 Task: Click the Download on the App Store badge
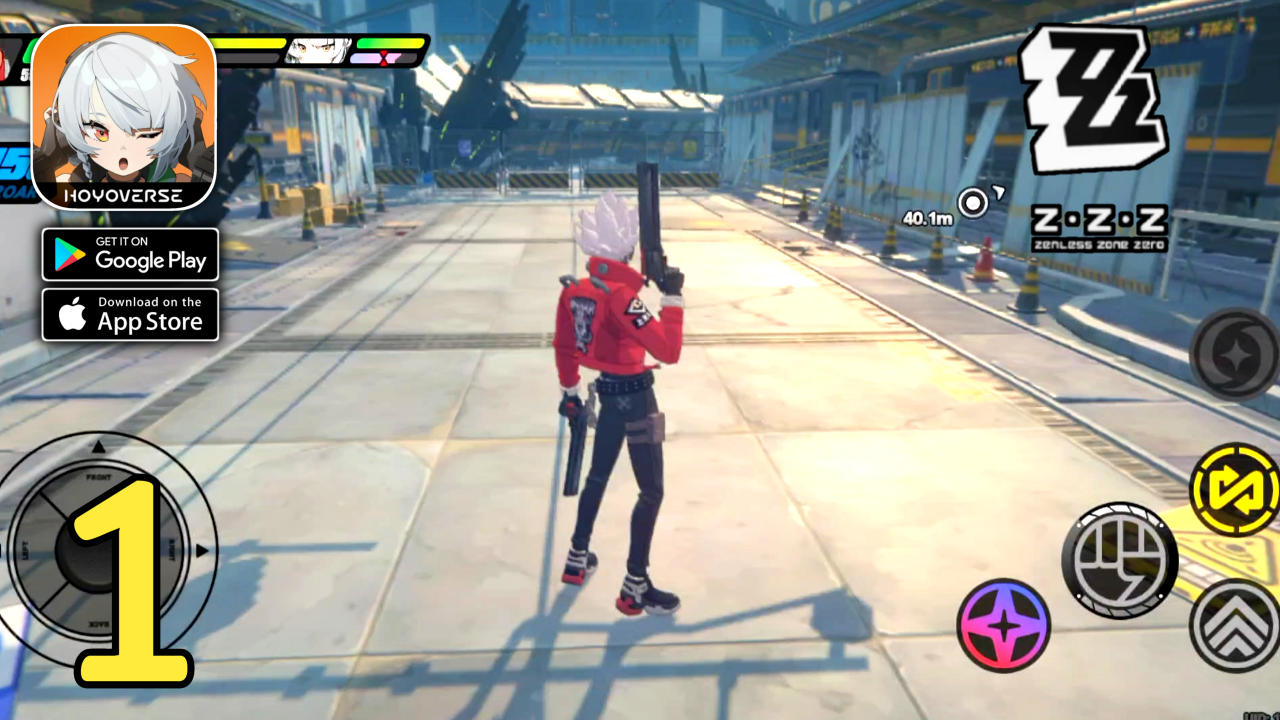(130, 314)
